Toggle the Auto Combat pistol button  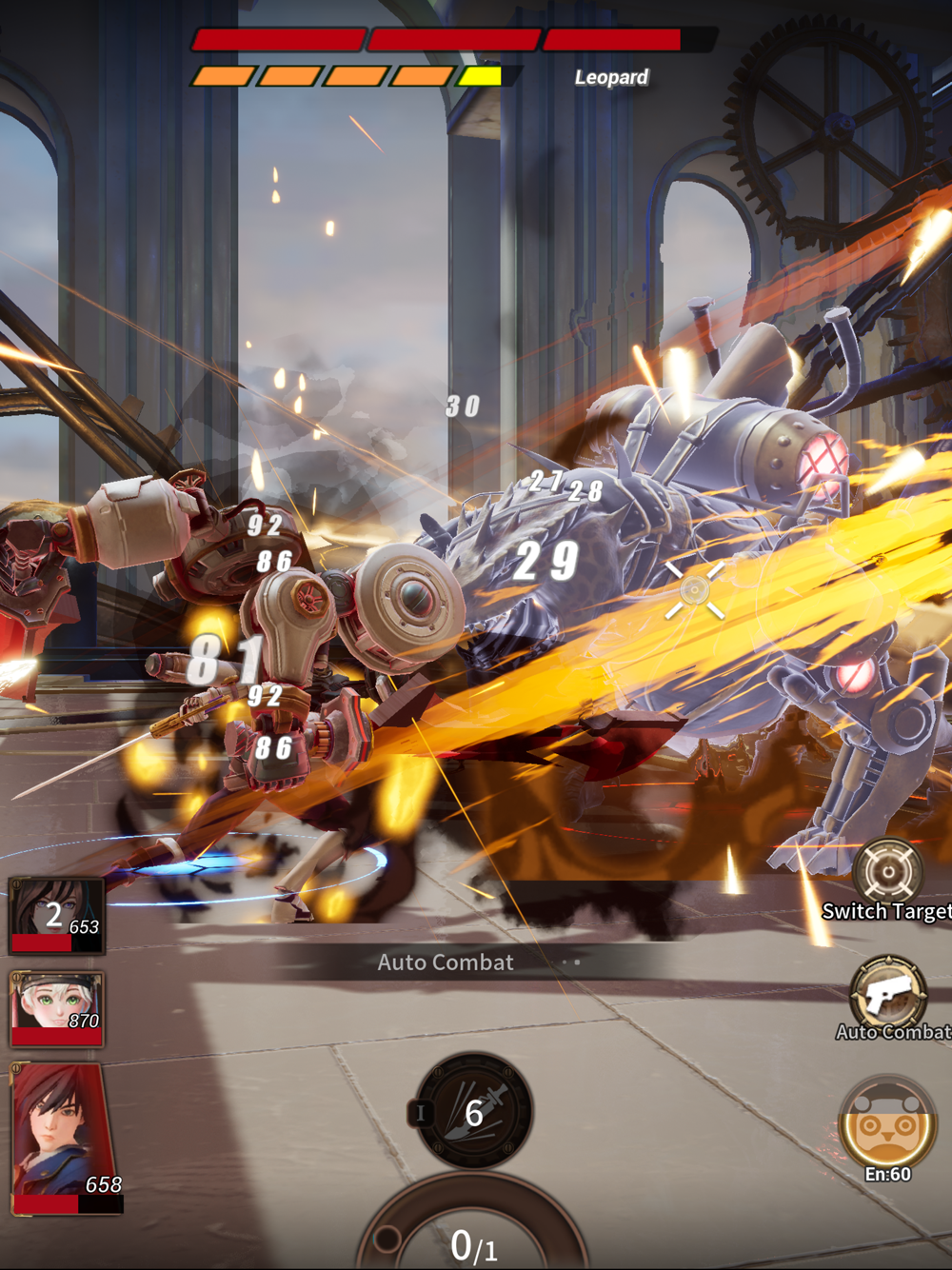[x=889, y=994]
